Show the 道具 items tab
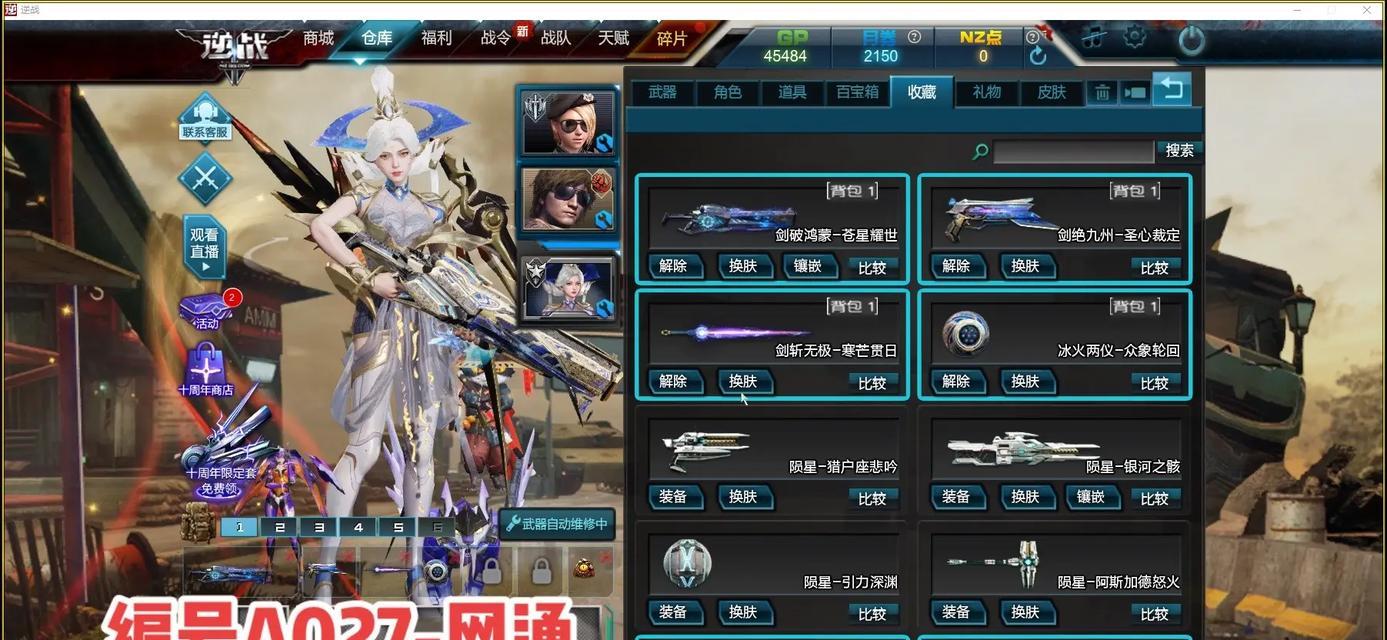Viewport: 1387px width, 640px height. point(792,92)
